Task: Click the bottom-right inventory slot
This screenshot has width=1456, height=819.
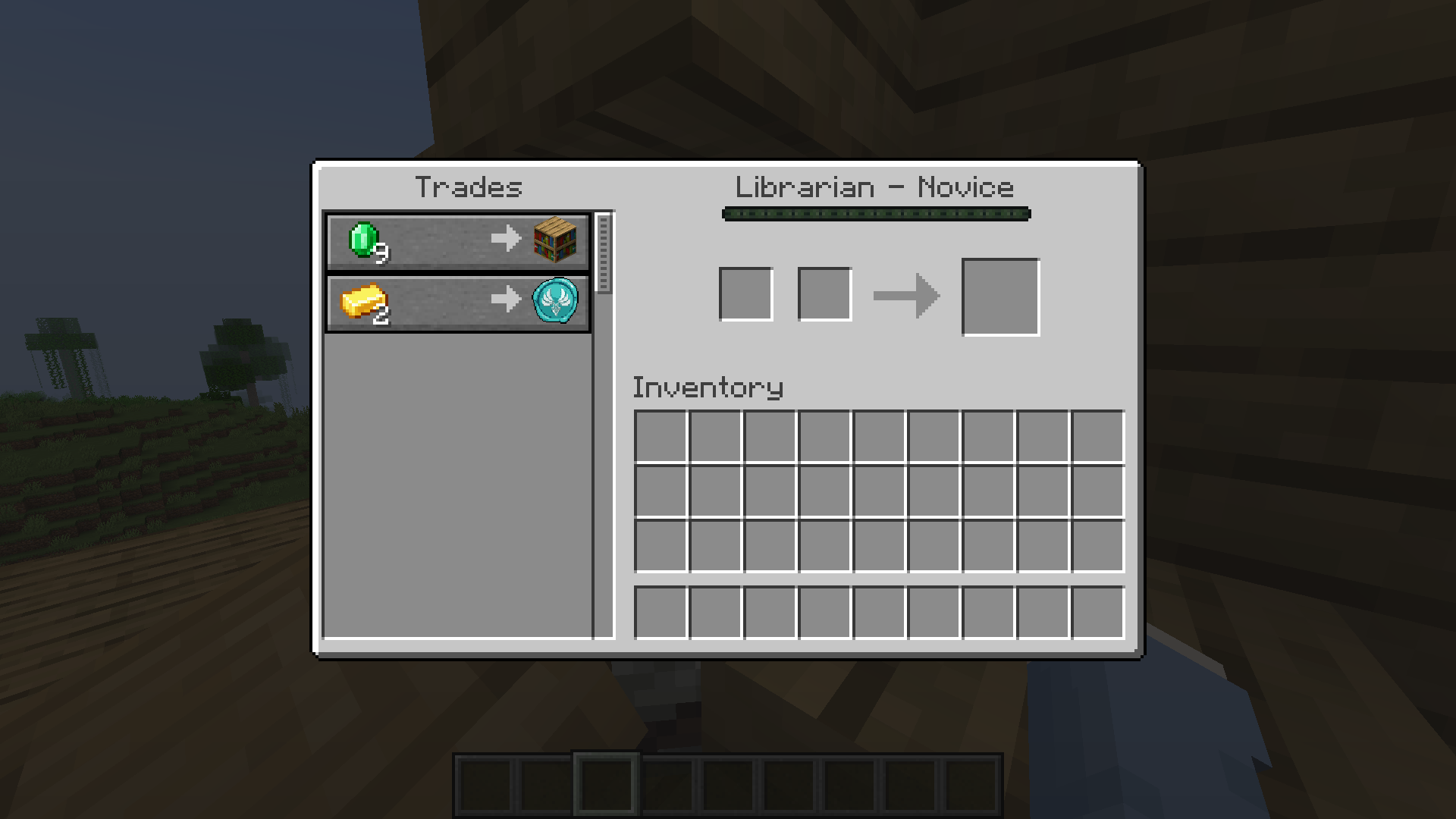Action: pos(1097,613)
